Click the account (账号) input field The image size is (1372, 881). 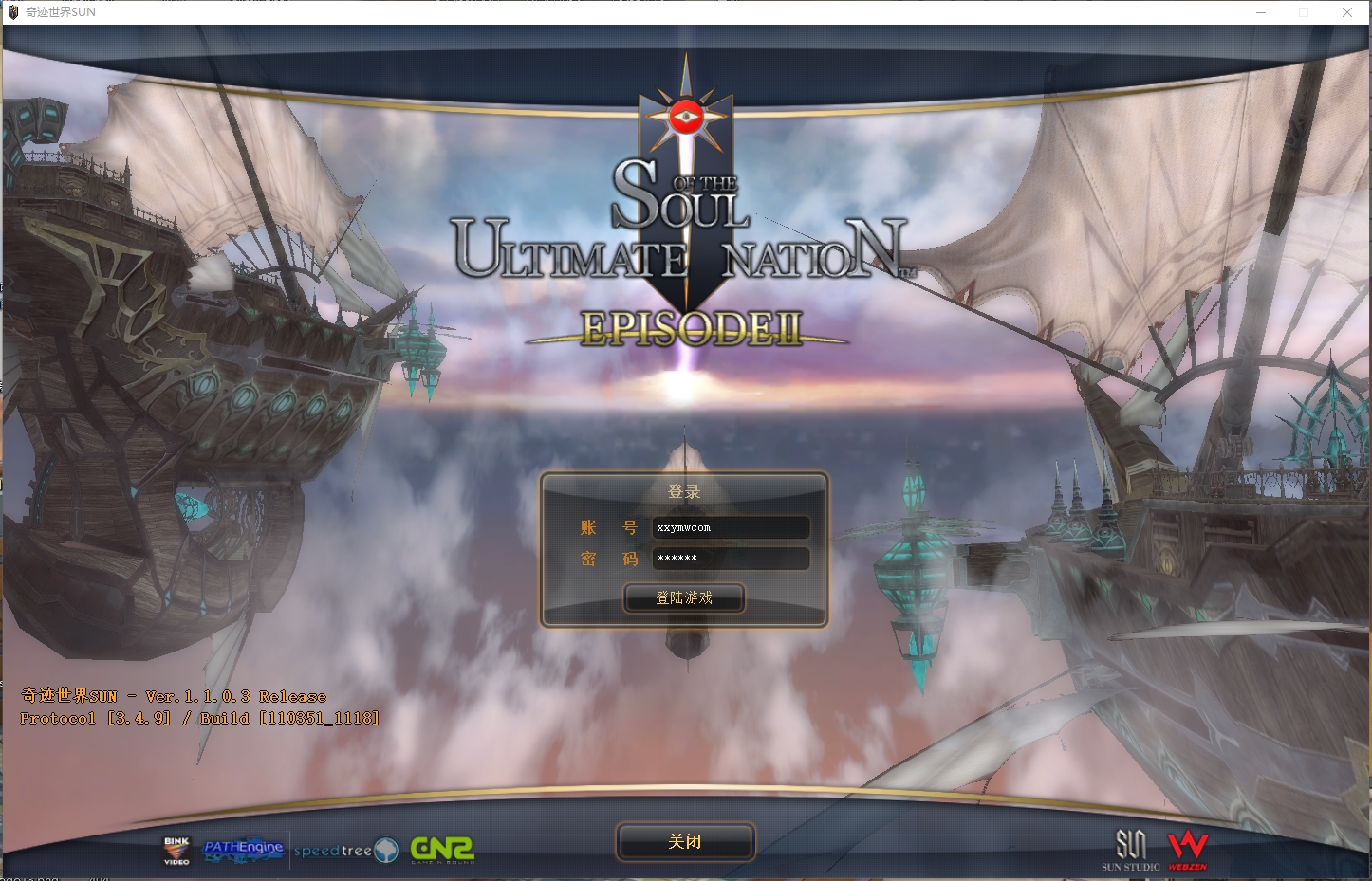coord(730,527)
